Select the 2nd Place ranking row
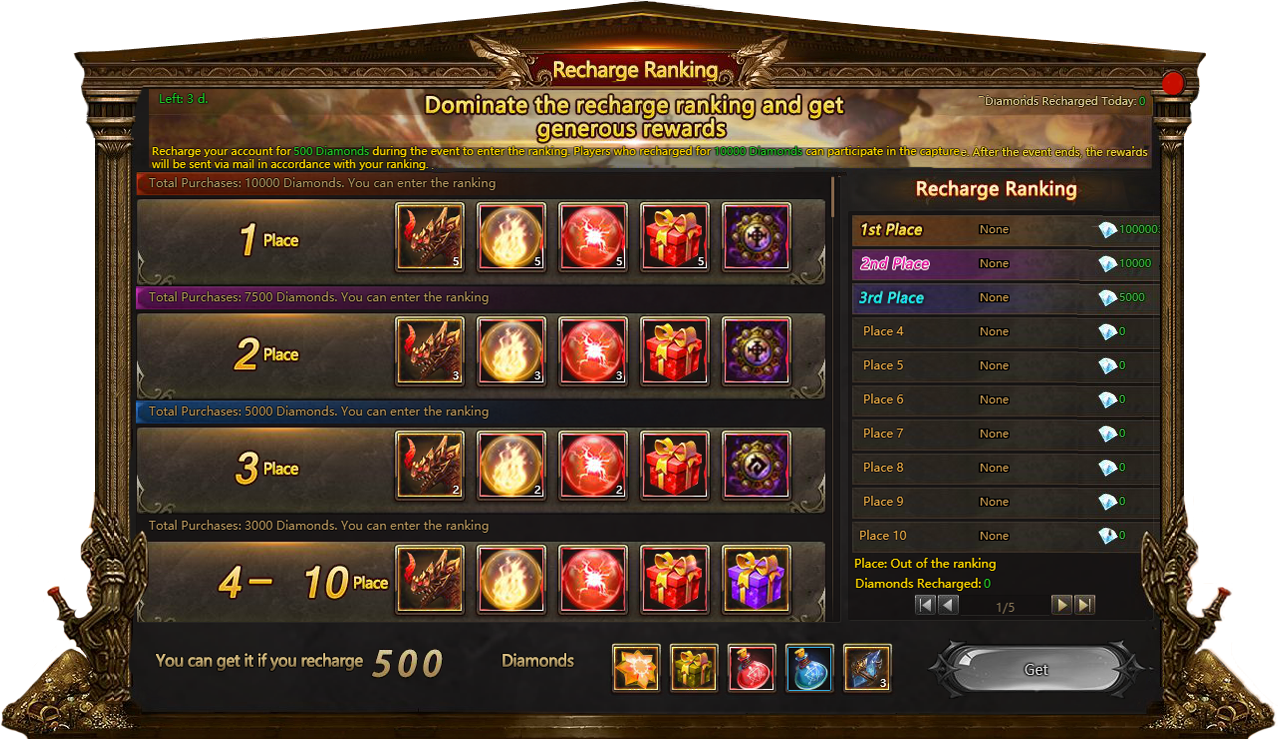1278x739 pixels. tap(1005, 264)
